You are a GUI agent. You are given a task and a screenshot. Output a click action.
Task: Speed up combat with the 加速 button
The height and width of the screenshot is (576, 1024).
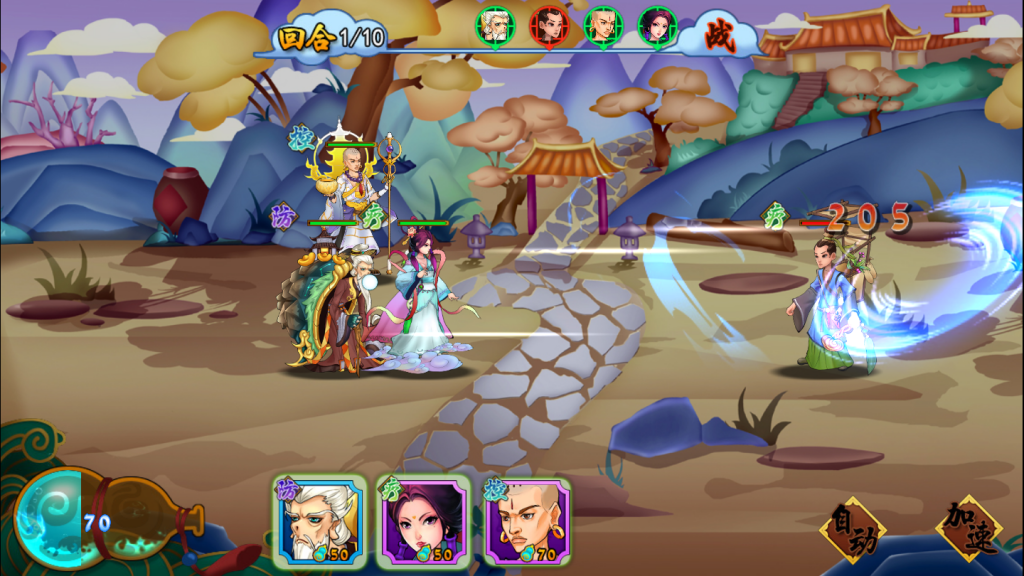pyautogui.click(x=968, y=527)
